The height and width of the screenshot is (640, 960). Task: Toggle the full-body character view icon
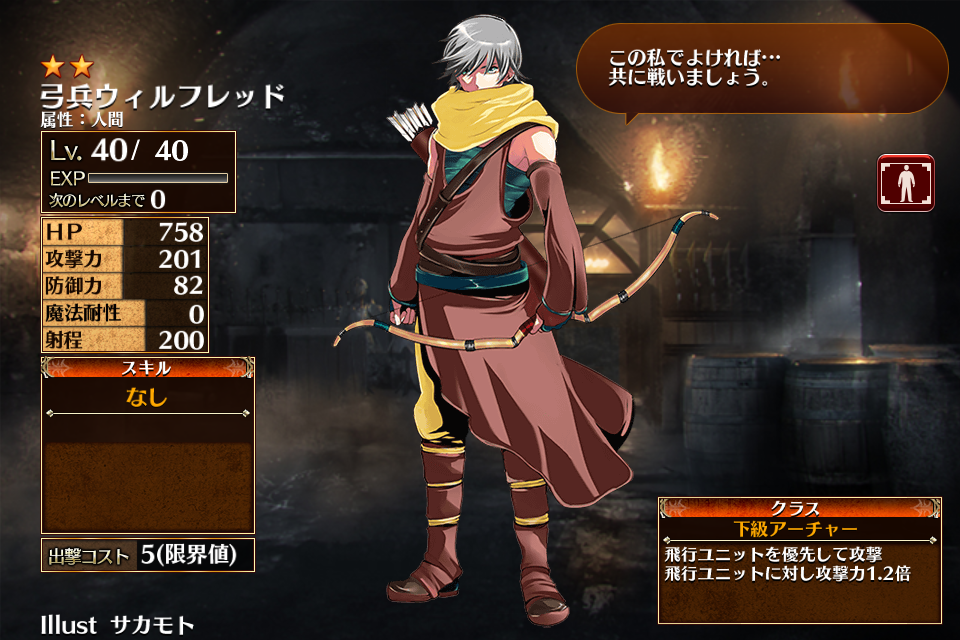[906, 183]
